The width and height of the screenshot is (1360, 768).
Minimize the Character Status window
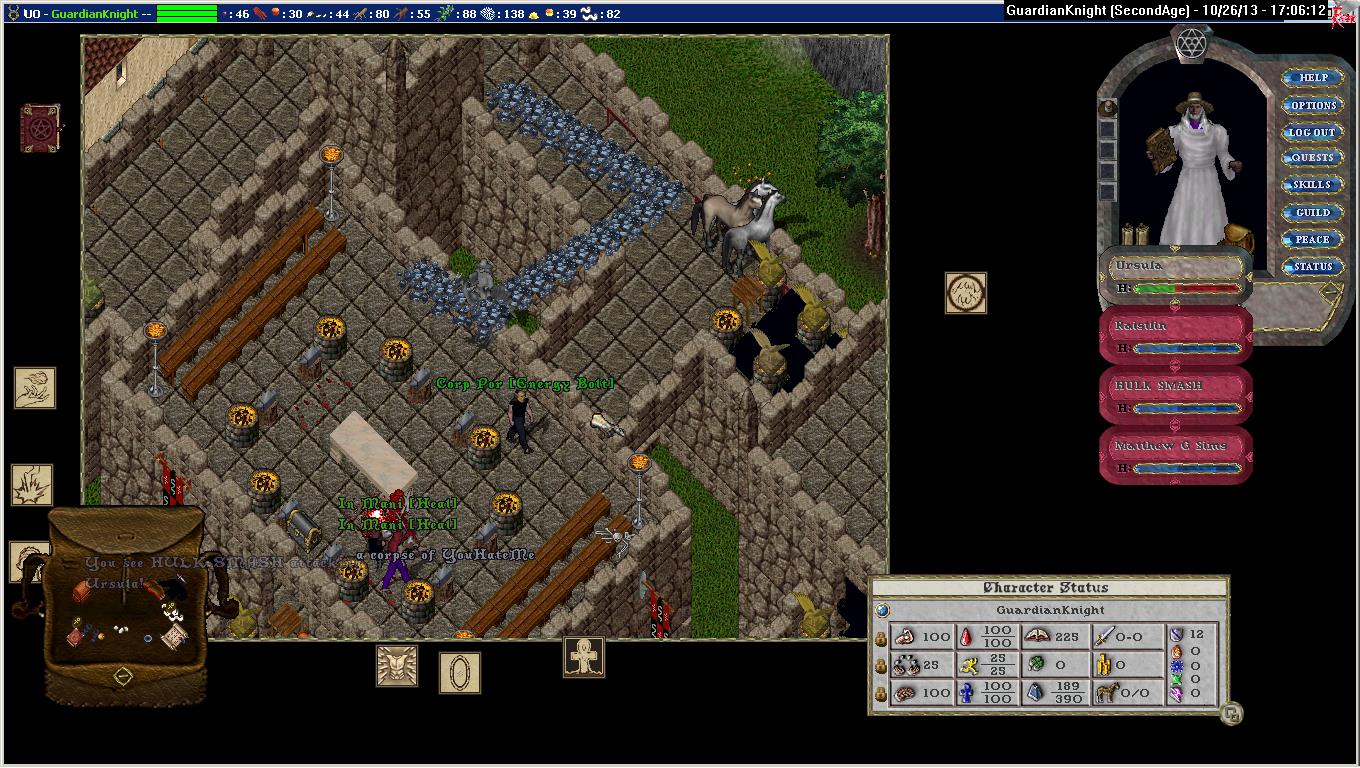(1232, 714)
